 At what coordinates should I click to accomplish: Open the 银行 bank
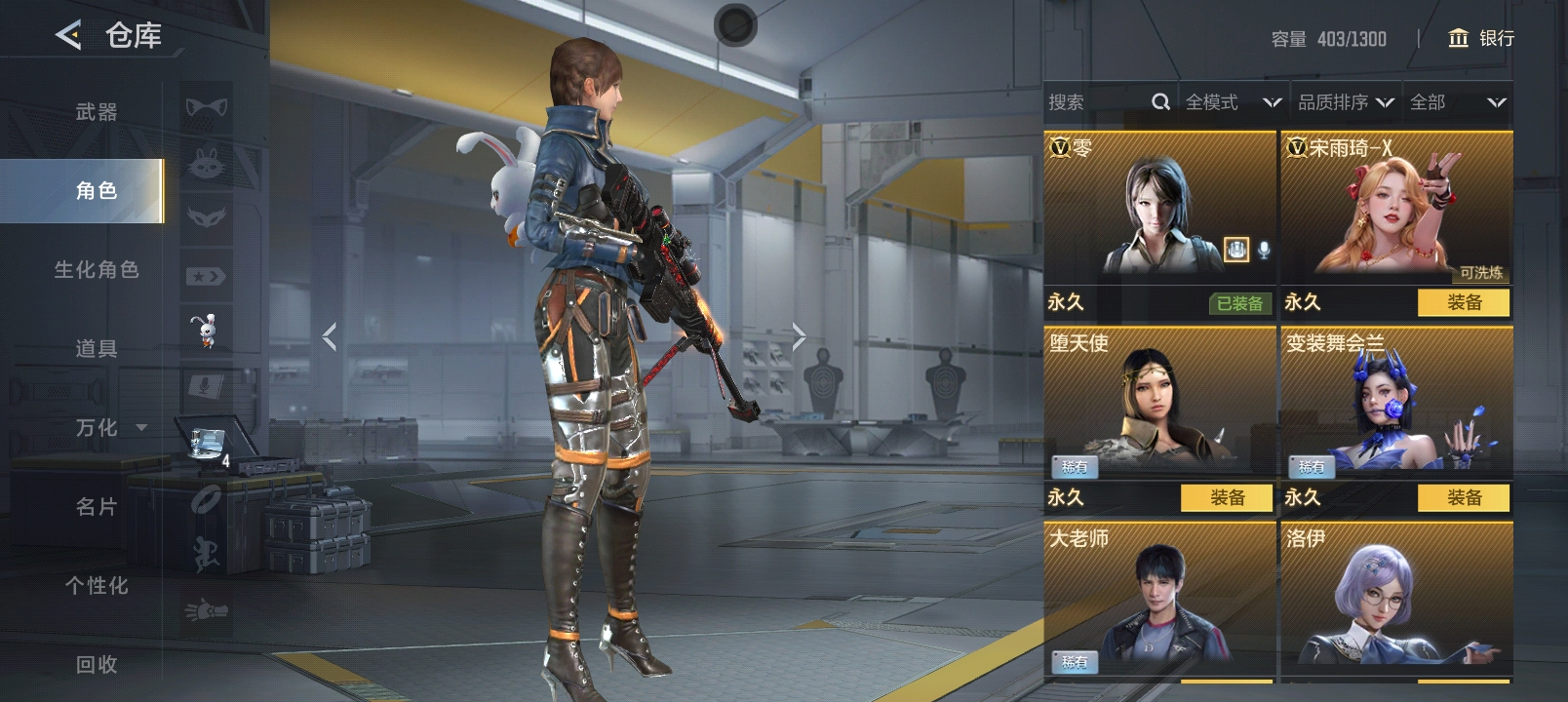(x=1481, y=38)
